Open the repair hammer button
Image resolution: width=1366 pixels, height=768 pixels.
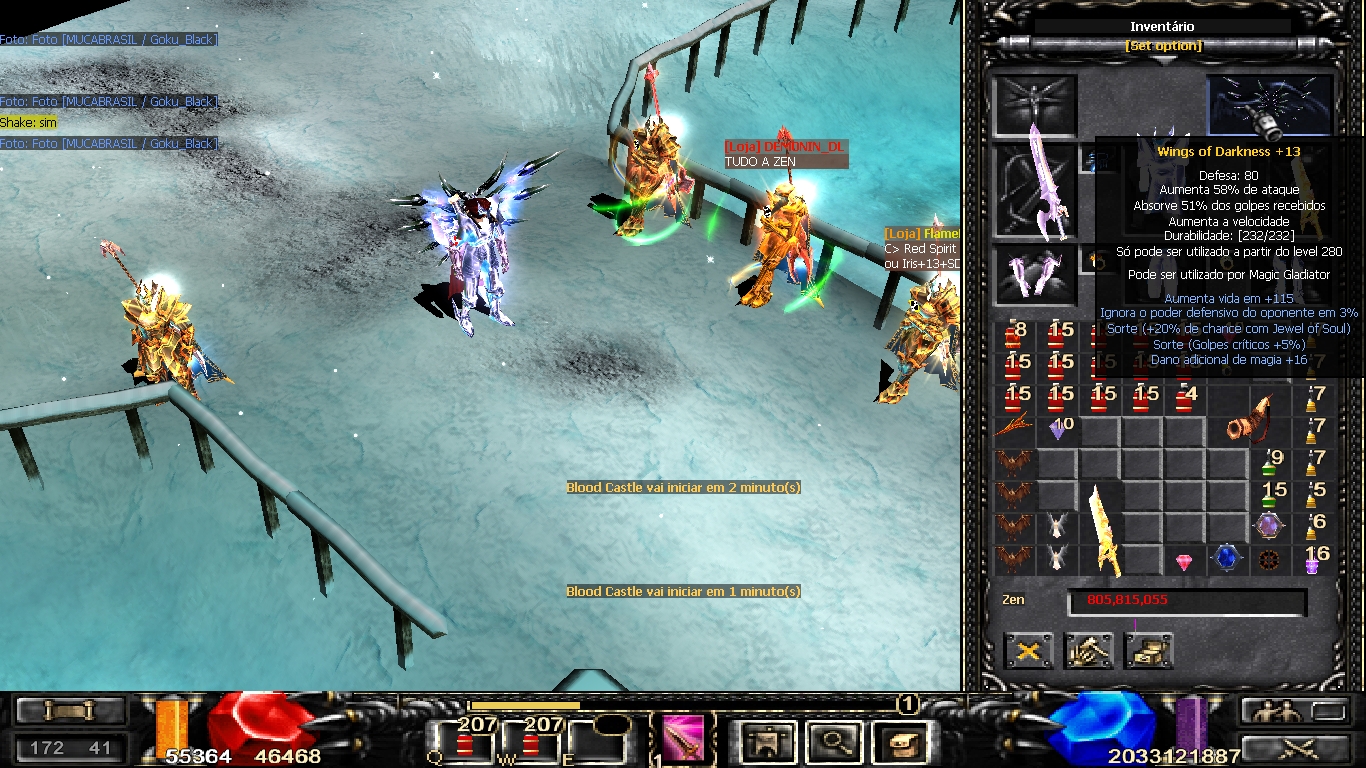(x=1088, y=652)
